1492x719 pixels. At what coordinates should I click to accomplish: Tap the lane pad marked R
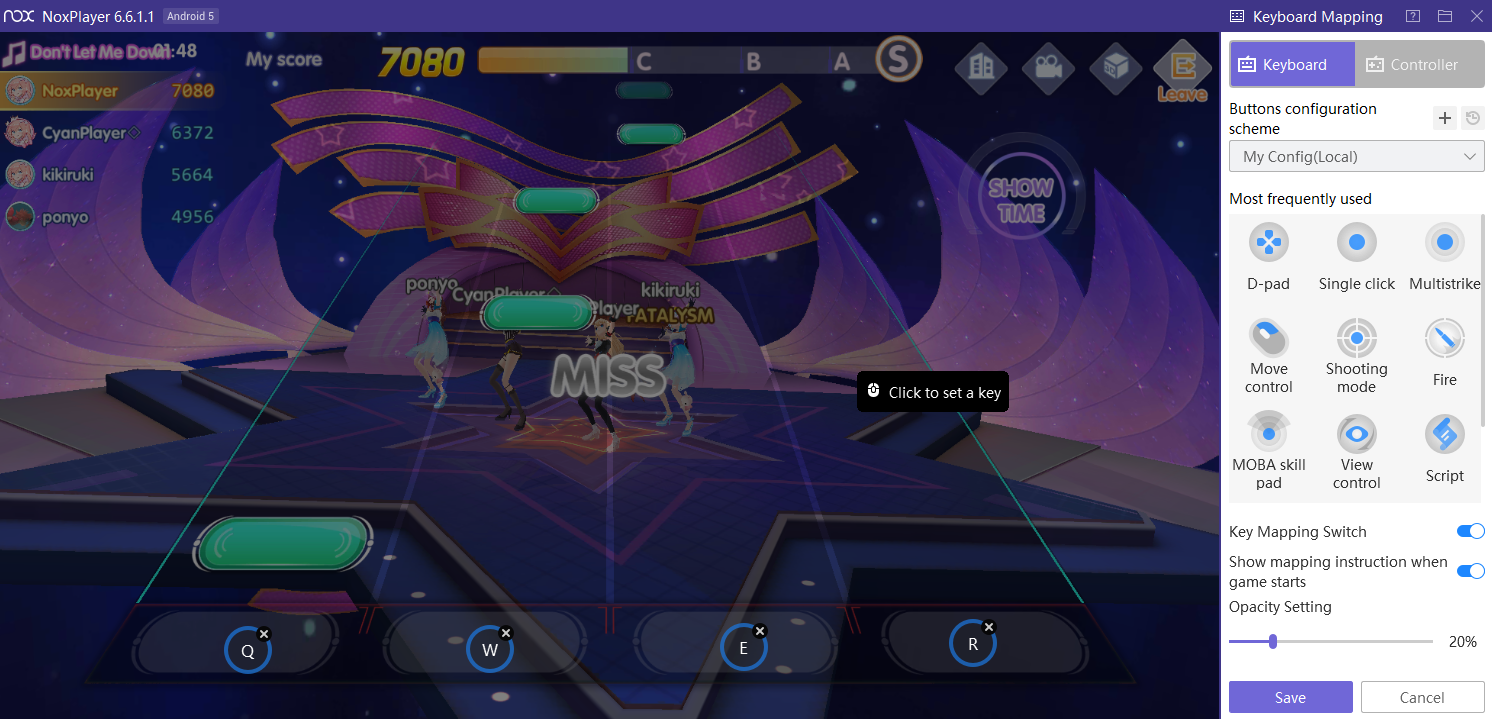973,644
